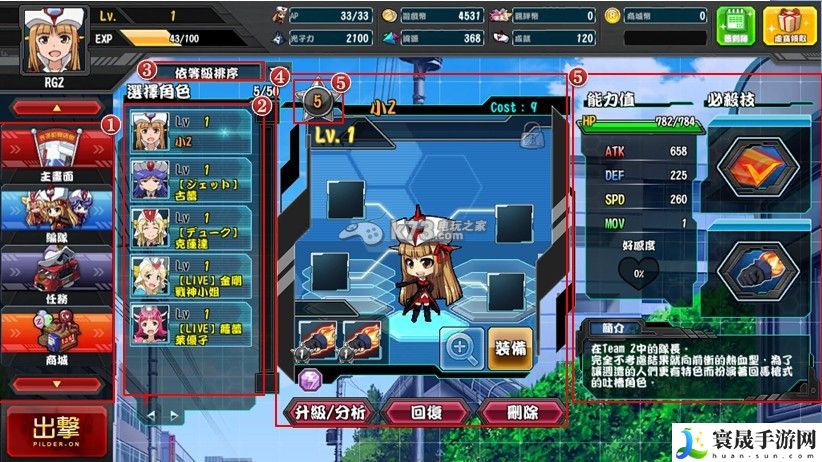This screenshot has width=822, height=462.
Task: Click the magnifying glass zoom button
Action: click(461, 347)
